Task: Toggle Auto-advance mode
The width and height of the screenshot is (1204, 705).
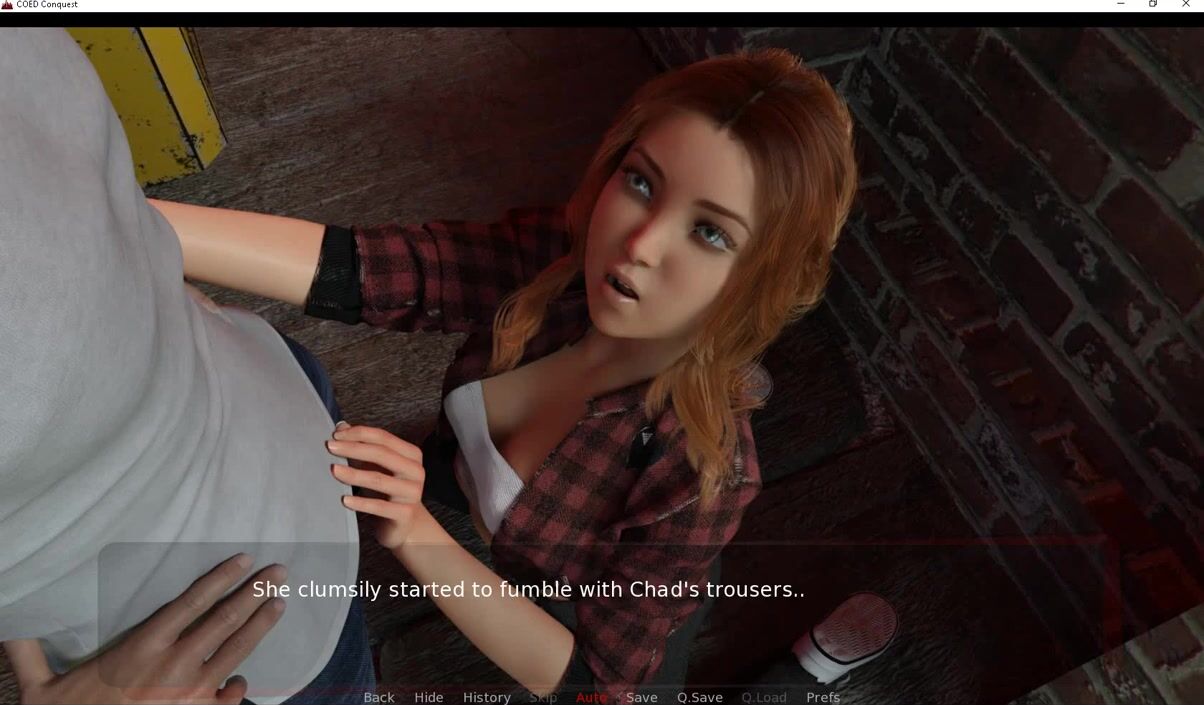Action: (x=591, y=697)
